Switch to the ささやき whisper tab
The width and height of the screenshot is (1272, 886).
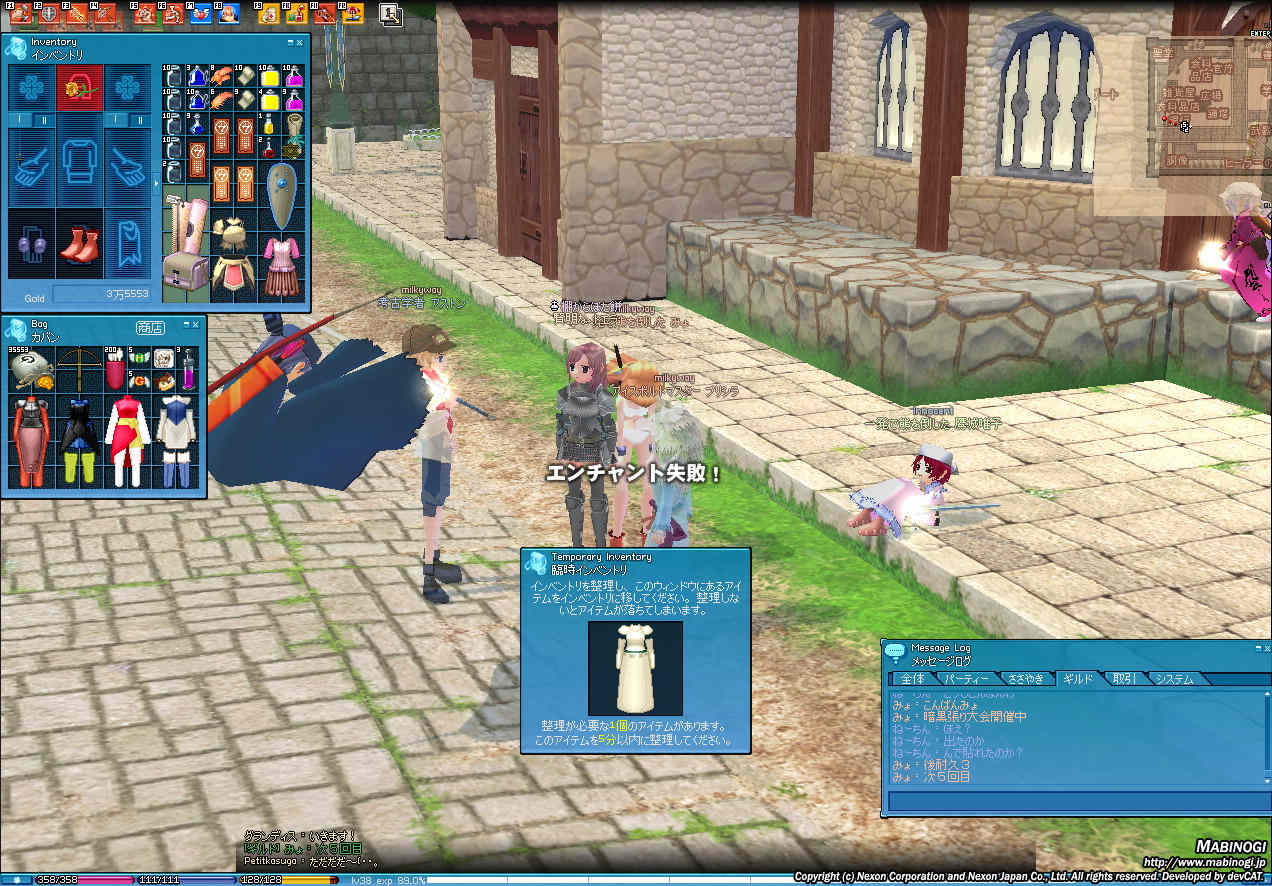click(x=1025, y=679)
